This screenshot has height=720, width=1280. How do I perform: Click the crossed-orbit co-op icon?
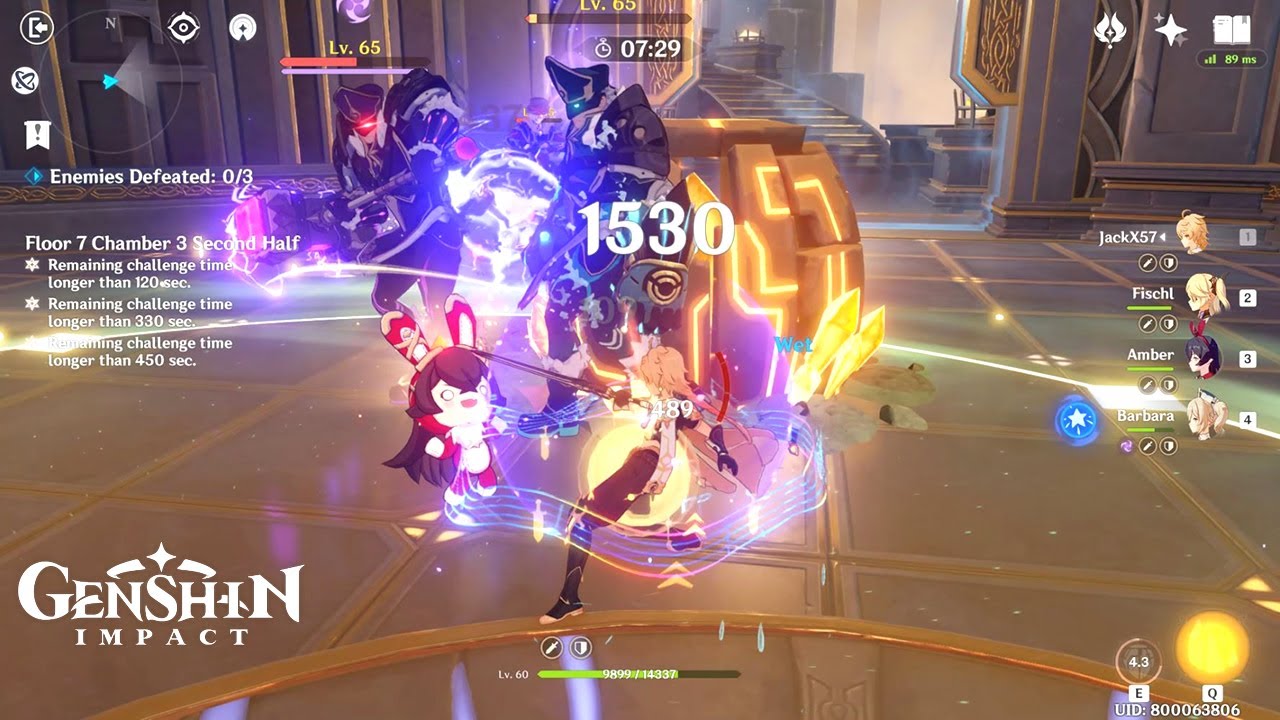click(24, 81)
